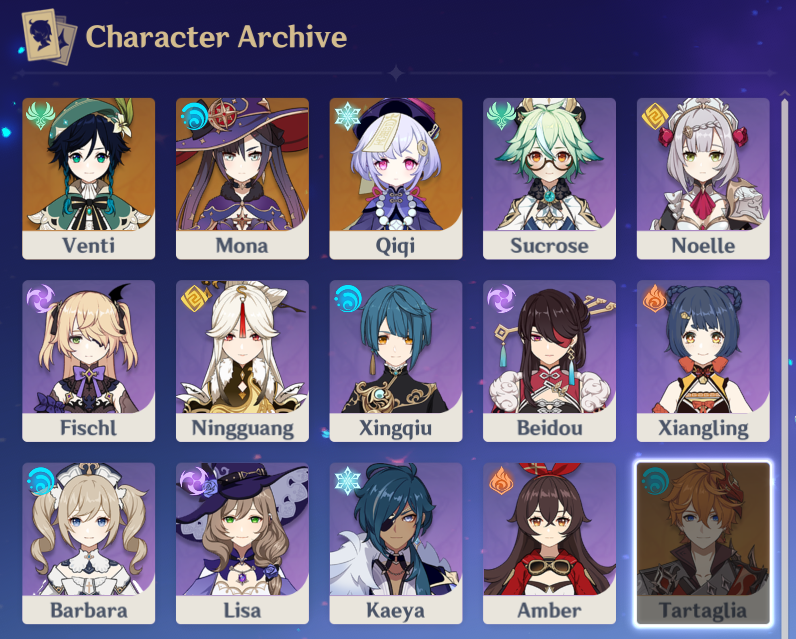Screen dimensions: 796x639
Task: View Sucrose's character profile
Action: [x=549, y=178]
